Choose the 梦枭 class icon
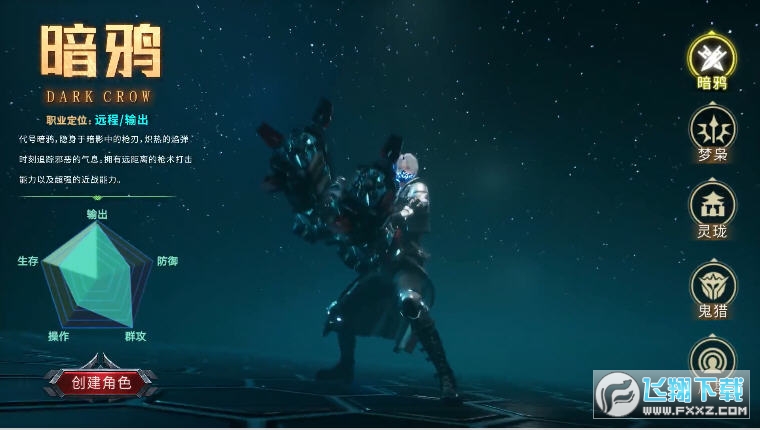760x430 pixels. pos(713,129)
